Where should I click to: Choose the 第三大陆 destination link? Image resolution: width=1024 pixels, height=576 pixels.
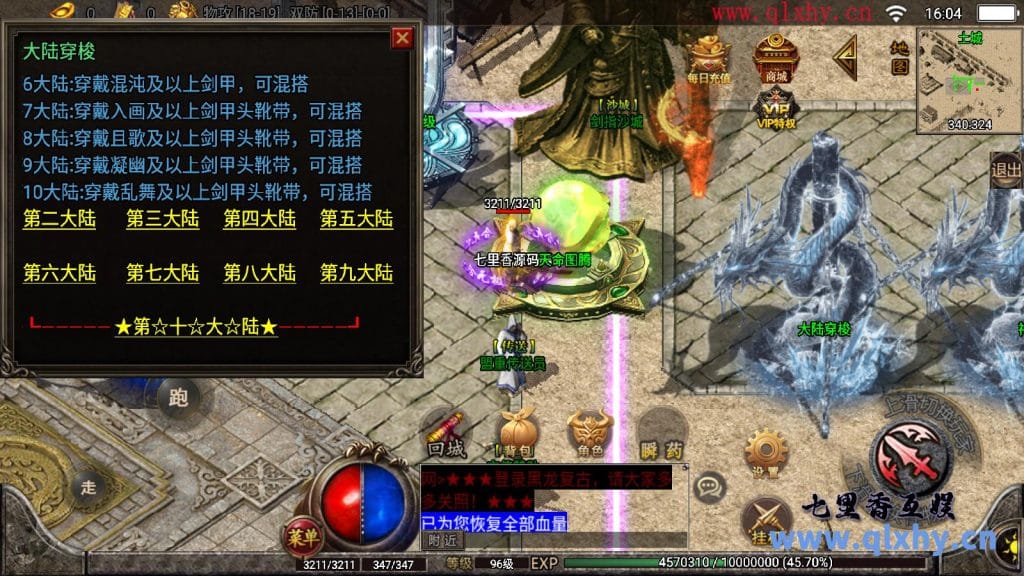tap(162, 219)
